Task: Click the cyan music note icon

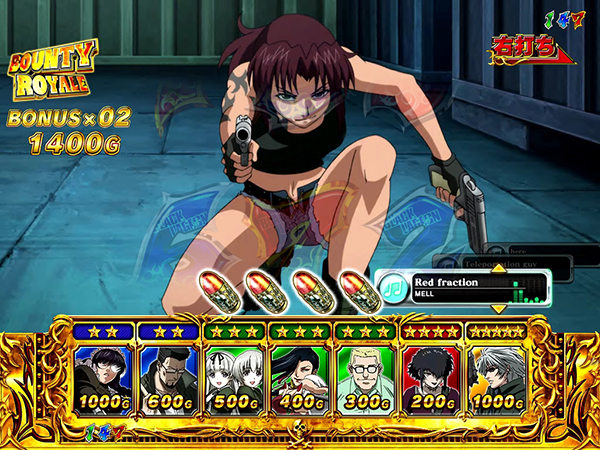Action: pos(392,288)
